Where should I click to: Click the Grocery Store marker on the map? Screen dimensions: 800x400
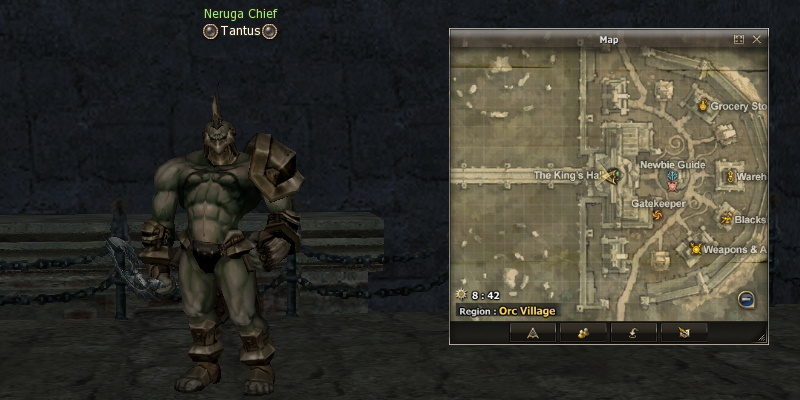703,105
